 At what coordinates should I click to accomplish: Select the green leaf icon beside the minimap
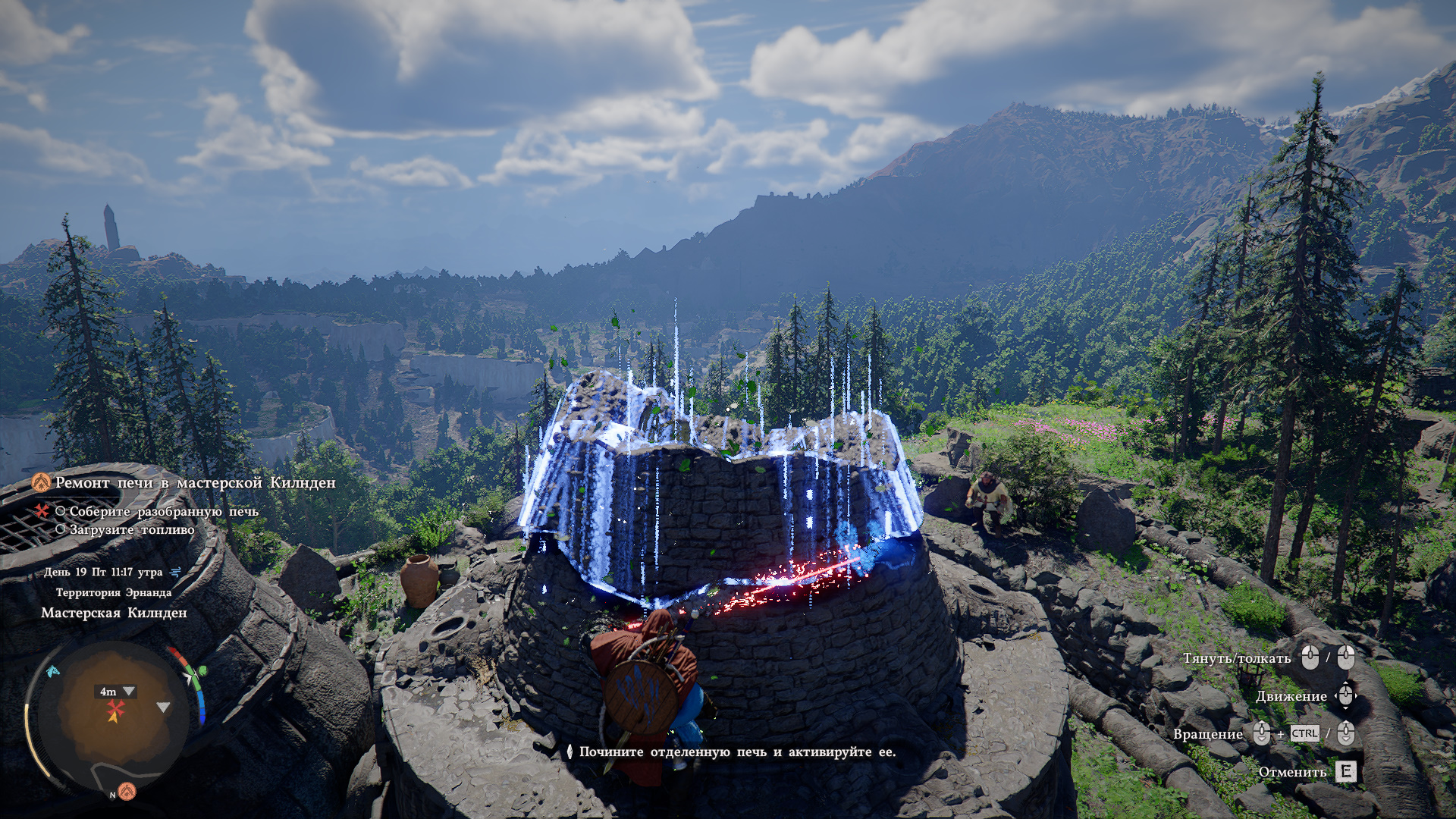pos(202,671)
